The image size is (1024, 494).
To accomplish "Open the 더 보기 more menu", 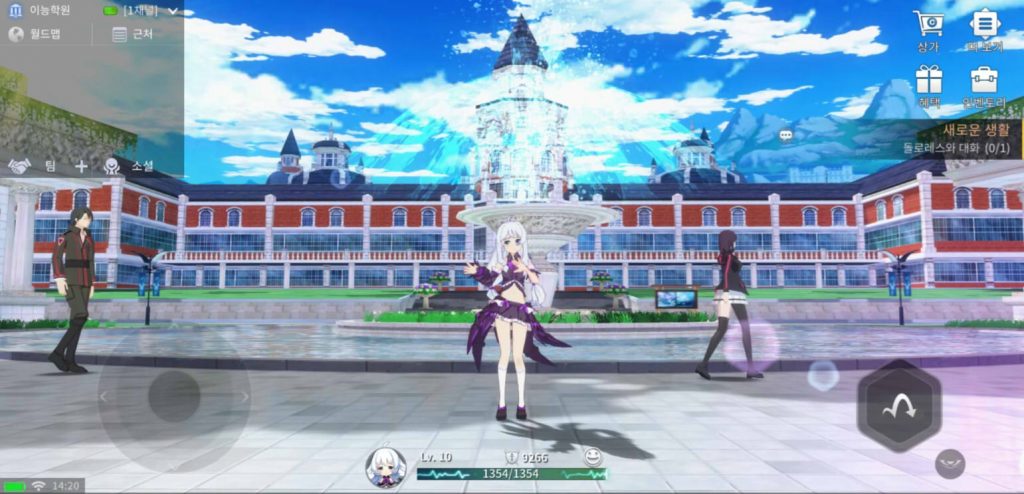I will 985,28.
